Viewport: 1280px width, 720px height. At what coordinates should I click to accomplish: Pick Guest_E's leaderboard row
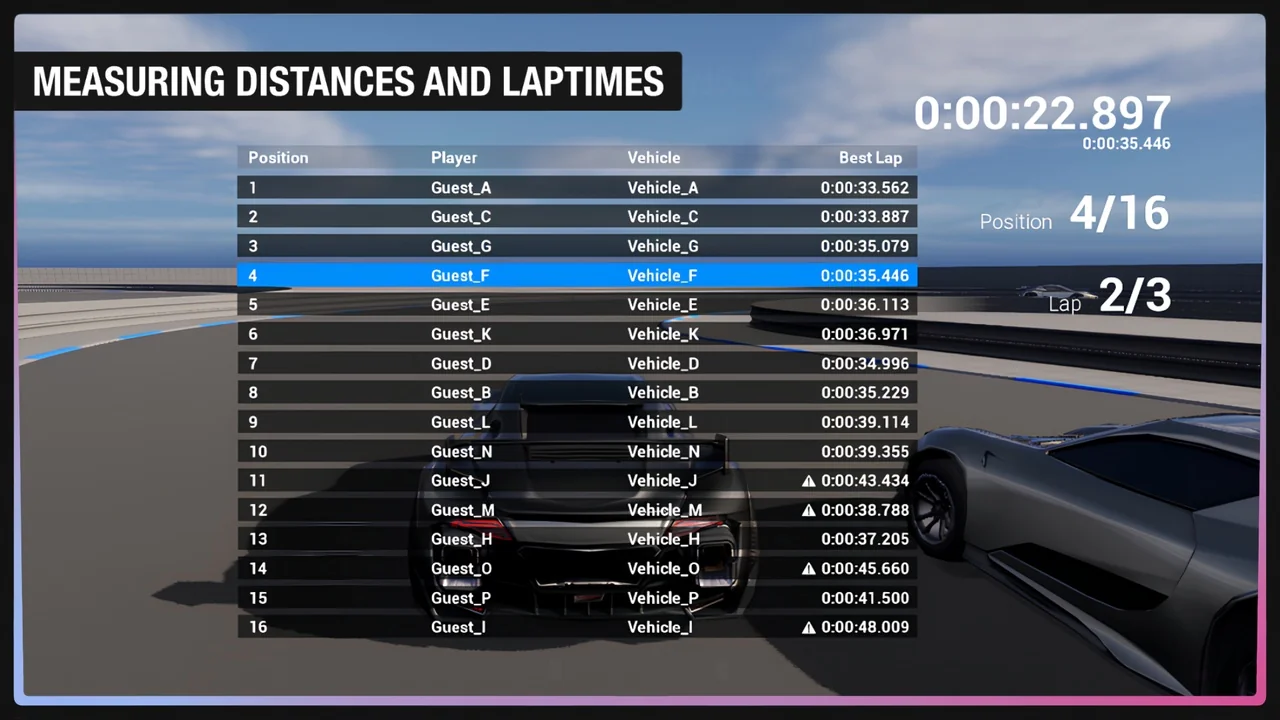(x=577, y=305)
